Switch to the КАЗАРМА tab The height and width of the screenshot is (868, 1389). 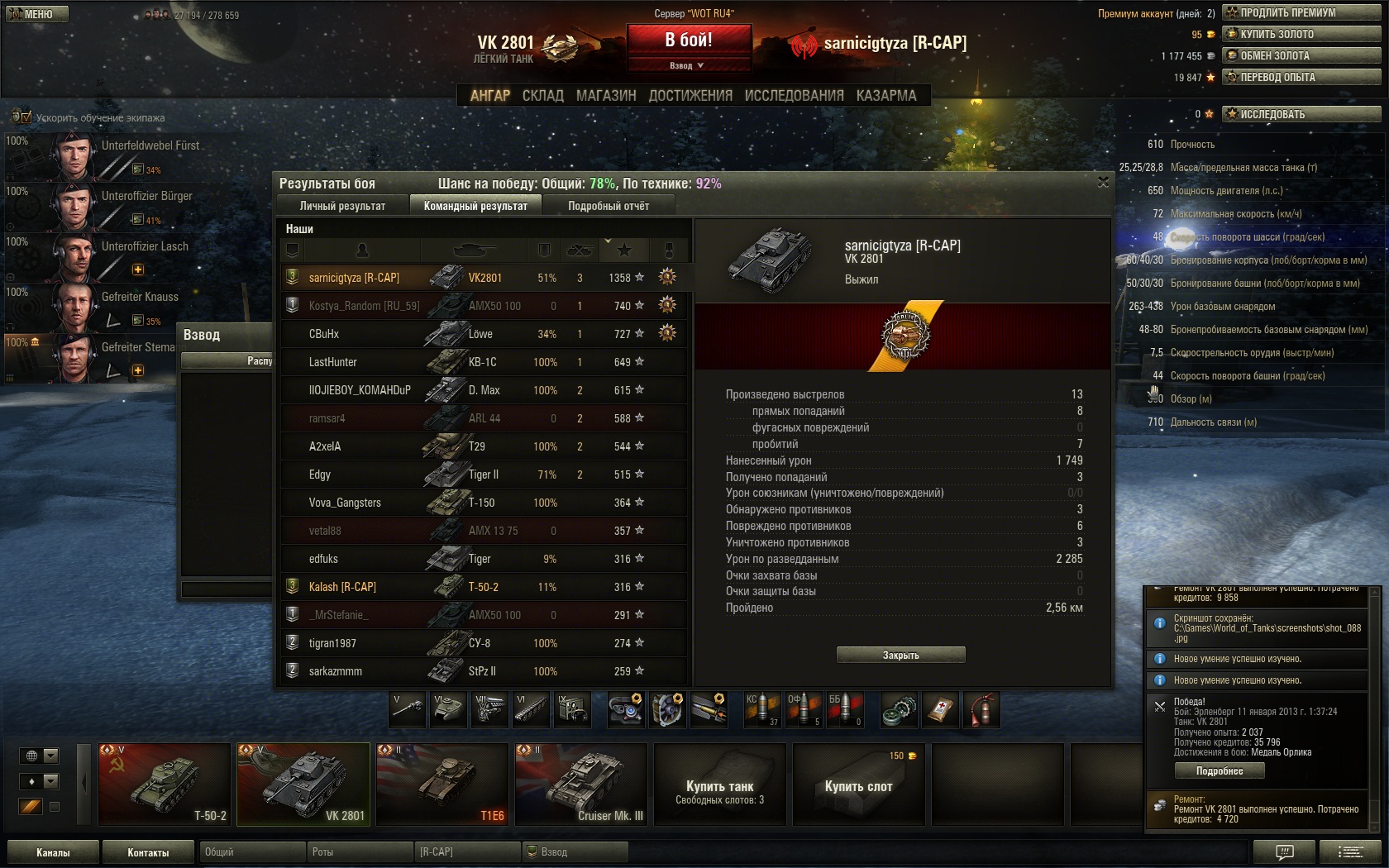[x=886, y=96]
